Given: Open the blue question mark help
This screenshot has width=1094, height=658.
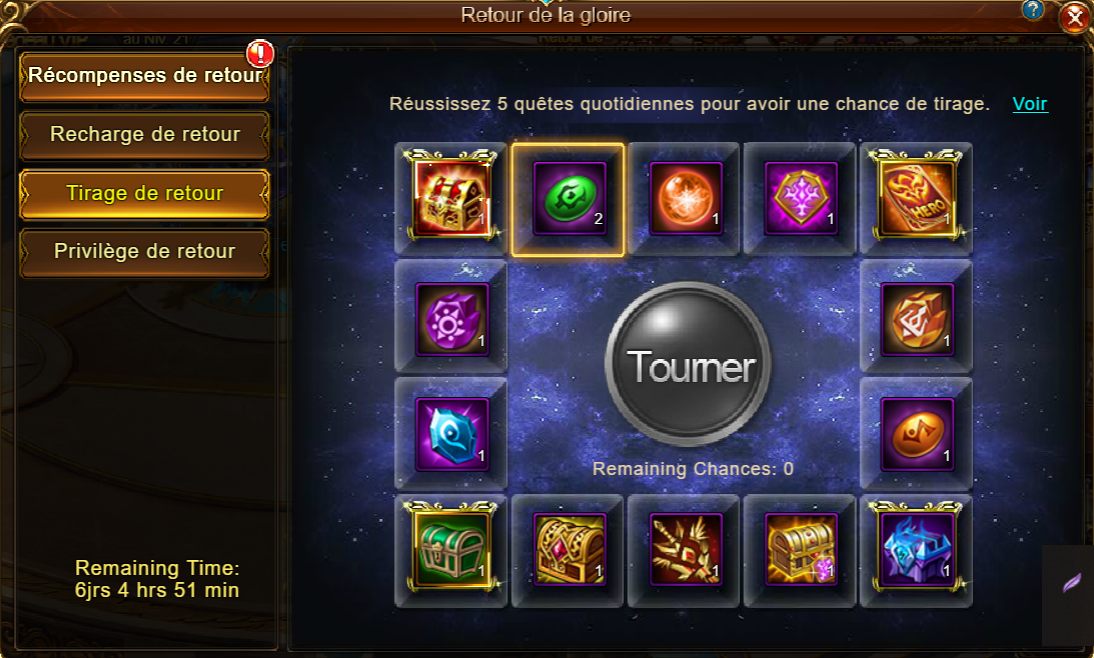Looking at the screenshot, I should [x=1034, y=10].
